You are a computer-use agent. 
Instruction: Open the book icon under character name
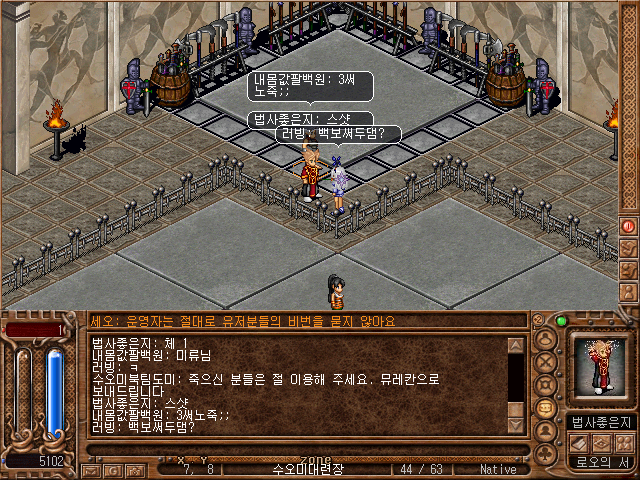click(x=581, y=442)
